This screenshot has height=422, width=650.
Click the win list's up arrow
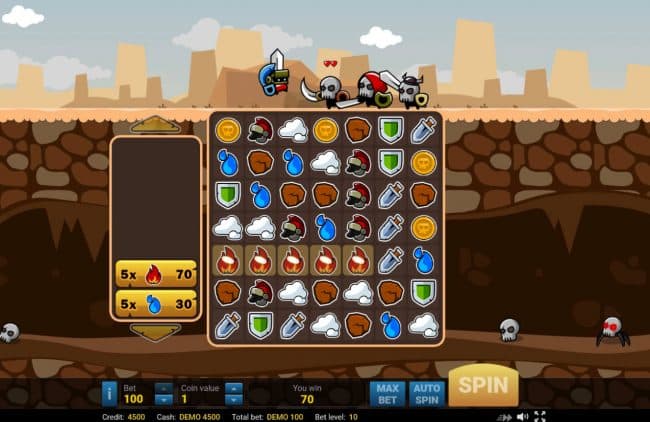coord(156,125)
